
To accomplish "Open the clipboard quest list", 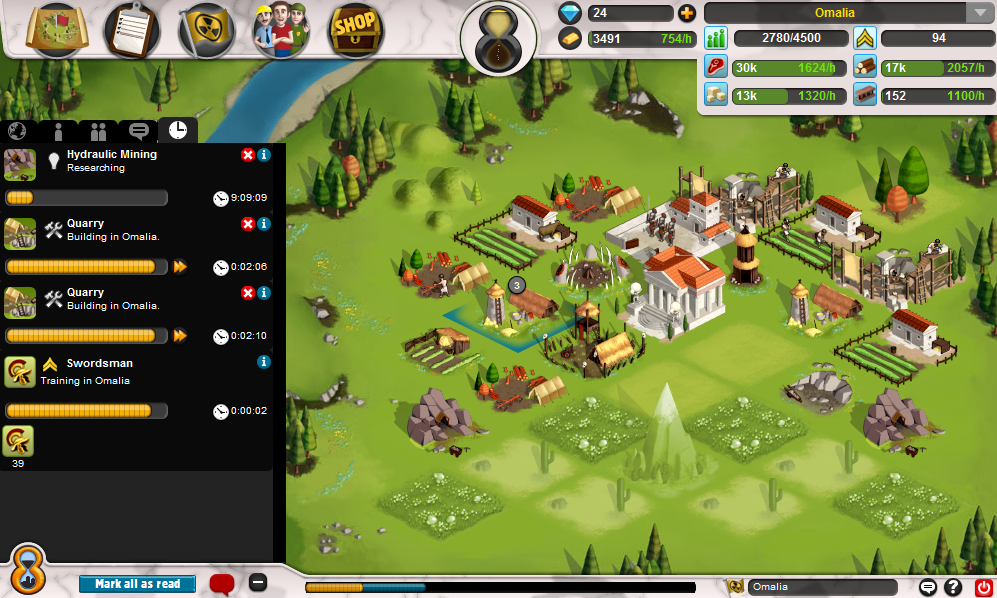I will 133,29.
